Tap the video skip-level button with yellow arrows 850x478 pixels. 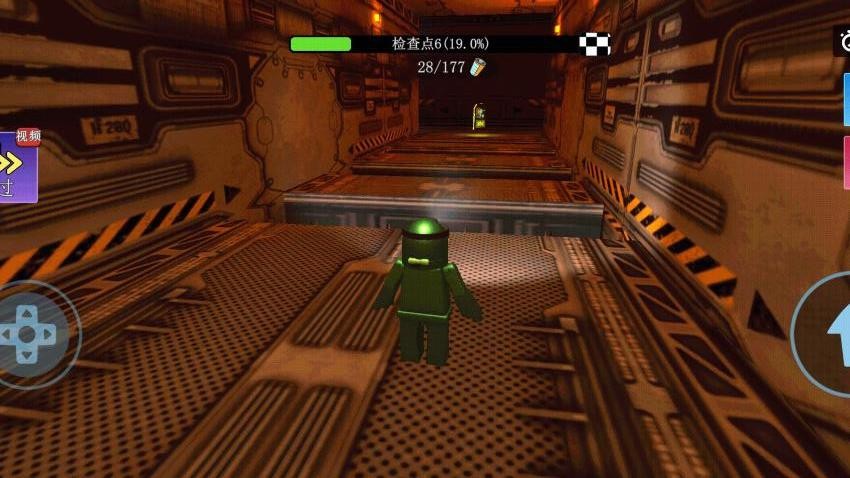coord(18,167)
